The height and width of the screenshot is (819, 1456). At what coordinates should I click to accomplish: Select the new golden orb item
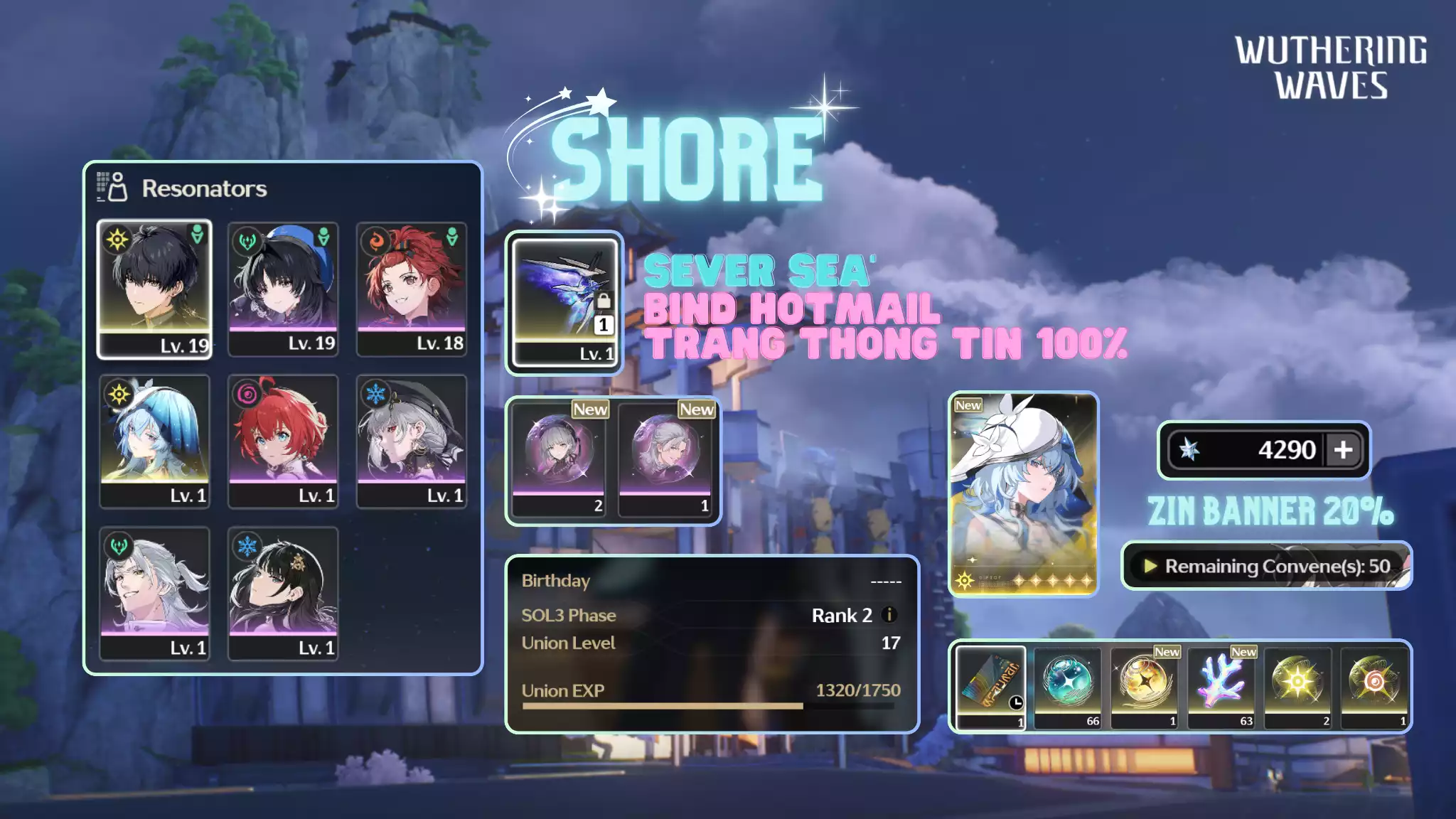(x=1144, y=687)
